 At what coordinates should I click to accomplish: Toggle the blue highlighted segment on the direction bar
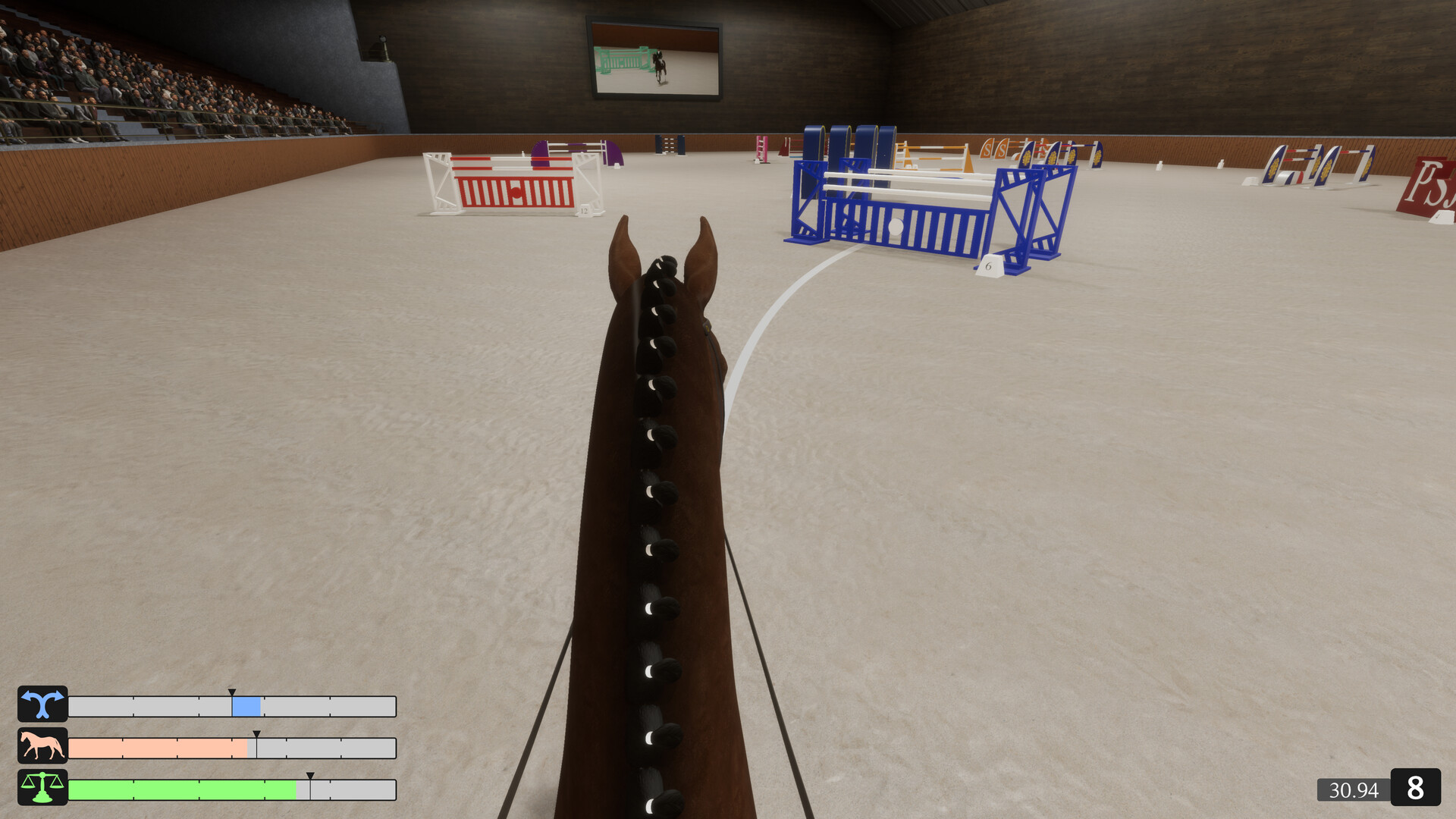[x=246, y=706]
